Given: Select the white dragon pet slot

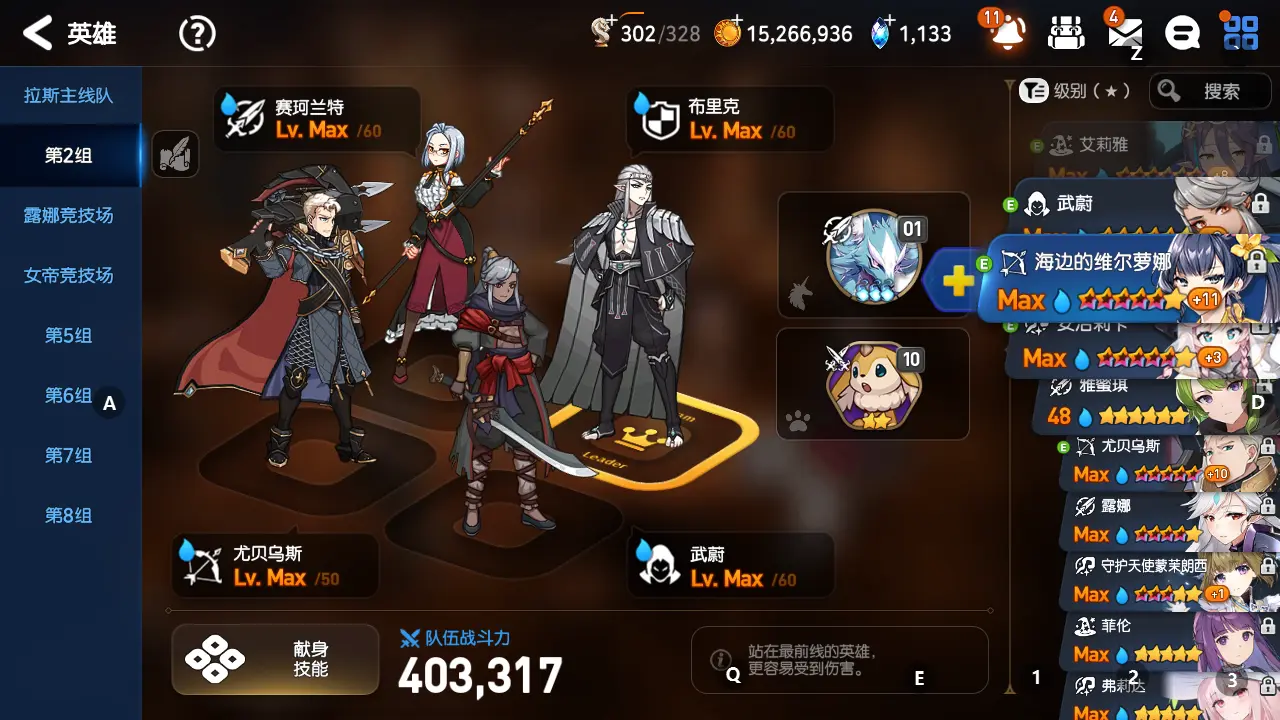Looking at the screenshot, I should tap(874, 256).
